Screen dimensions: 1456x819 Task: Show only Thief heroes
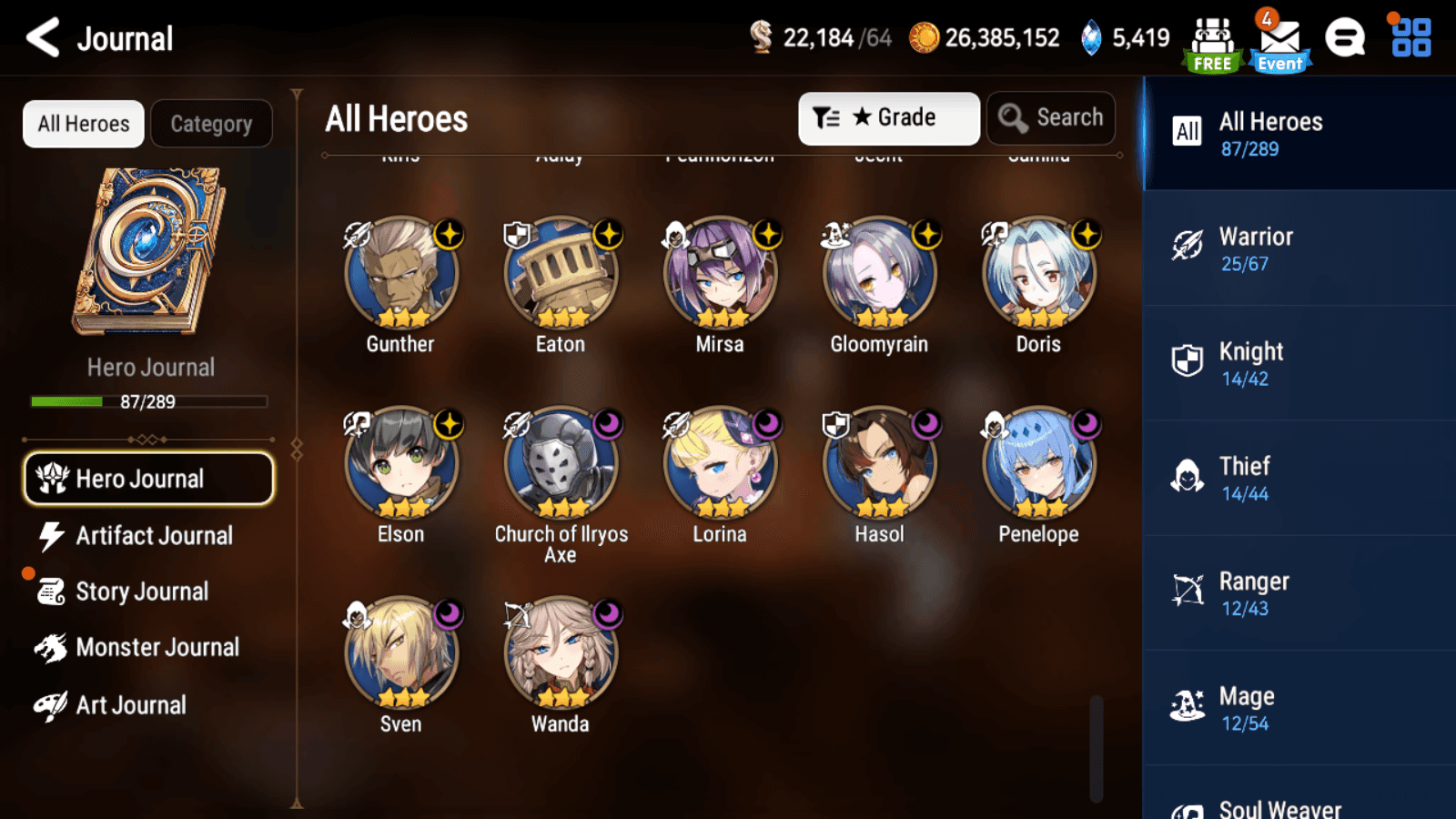[1299, 478]
